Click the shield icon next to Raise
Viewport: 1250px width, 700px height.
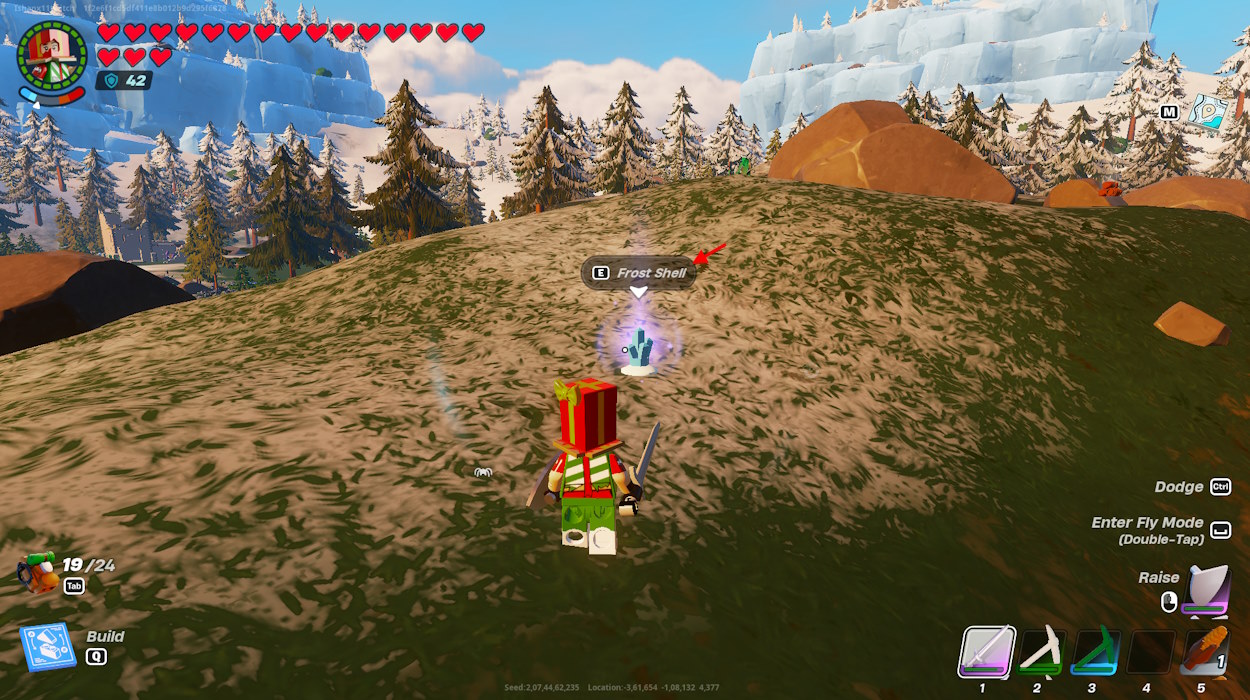pyautogui.click(x=1206, y=590)
